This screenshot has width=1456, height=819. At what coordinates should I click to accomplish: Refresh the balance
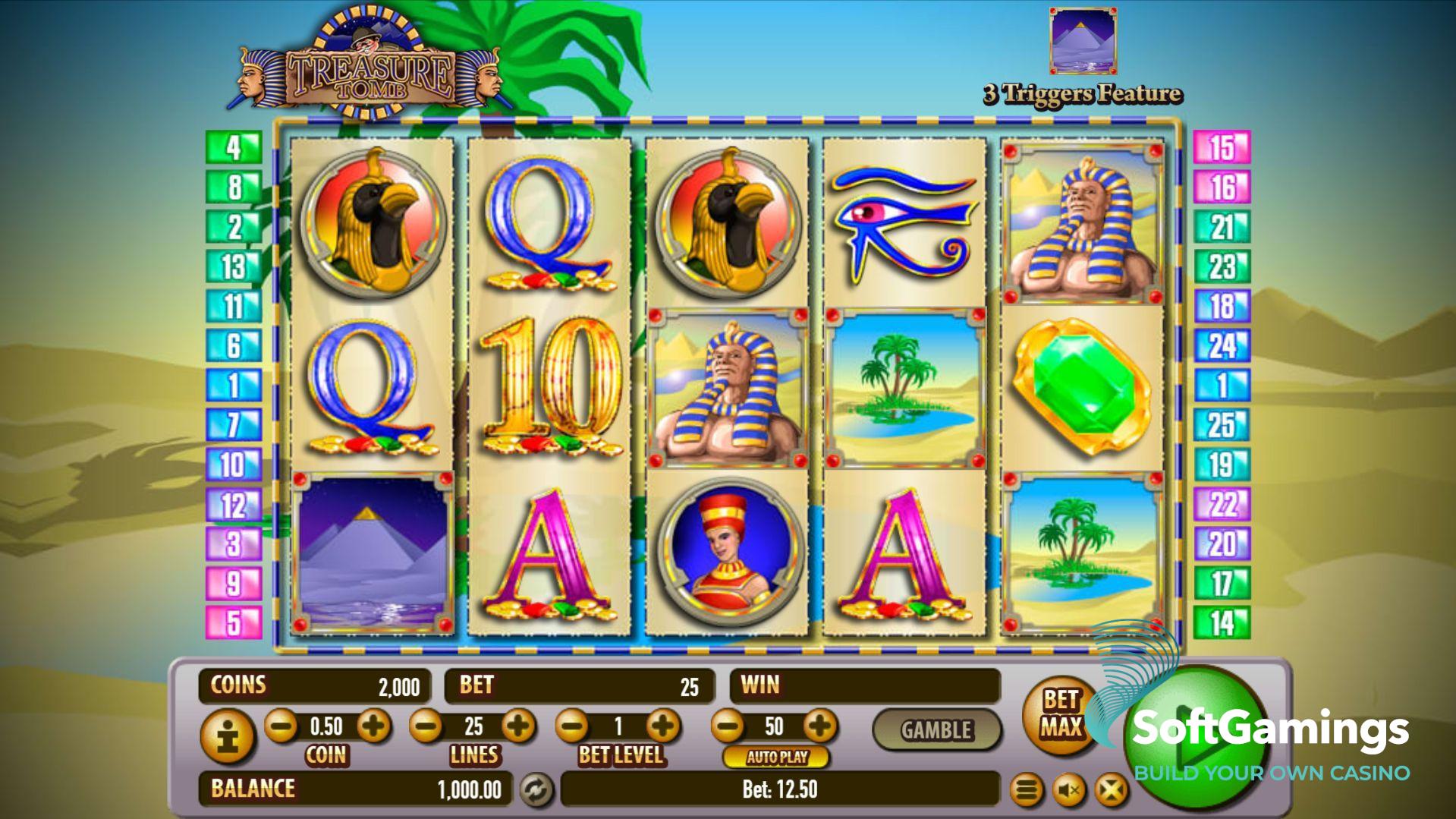[x=536, y=790]
